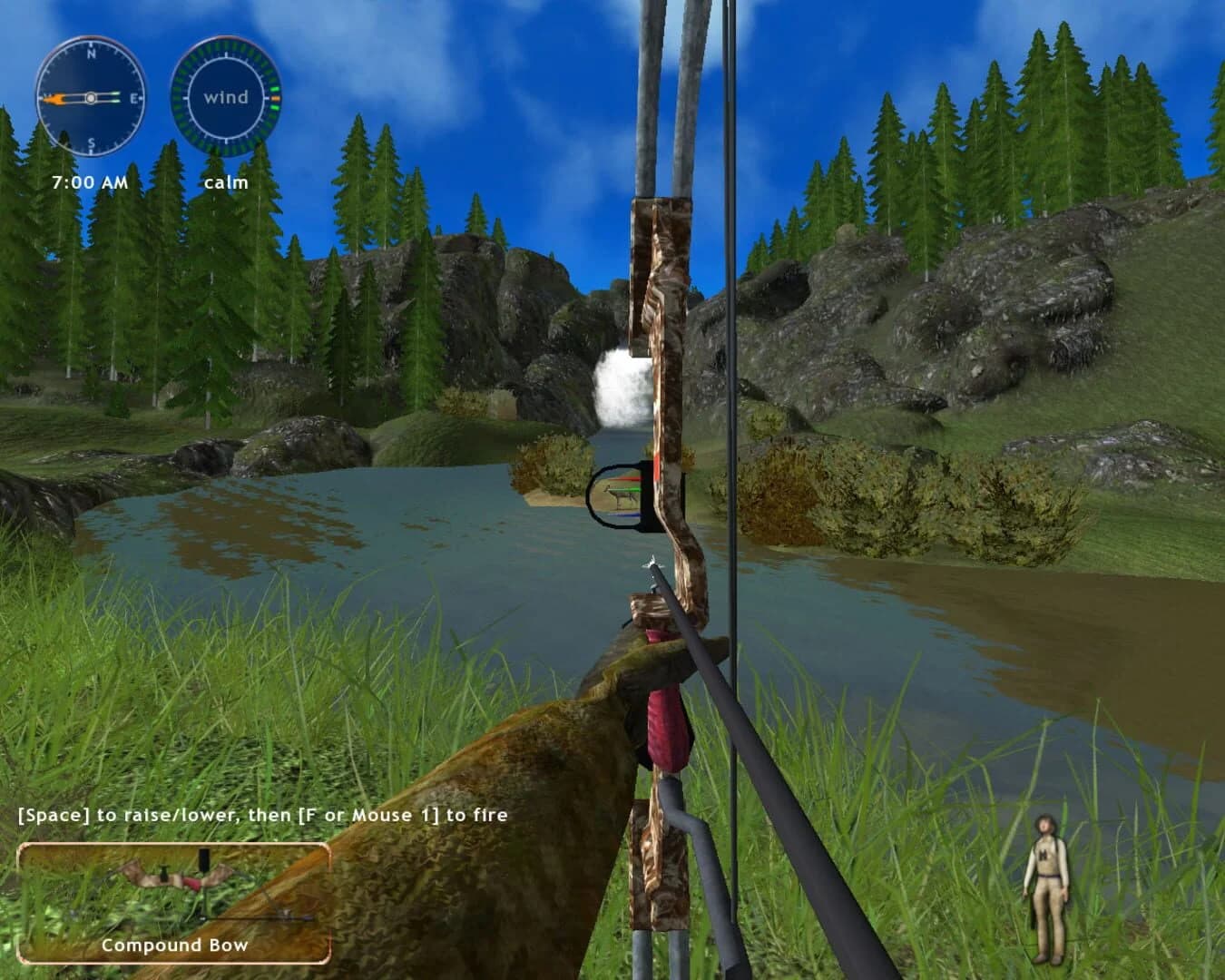Expand the compass south indicator

pos(91,141)
